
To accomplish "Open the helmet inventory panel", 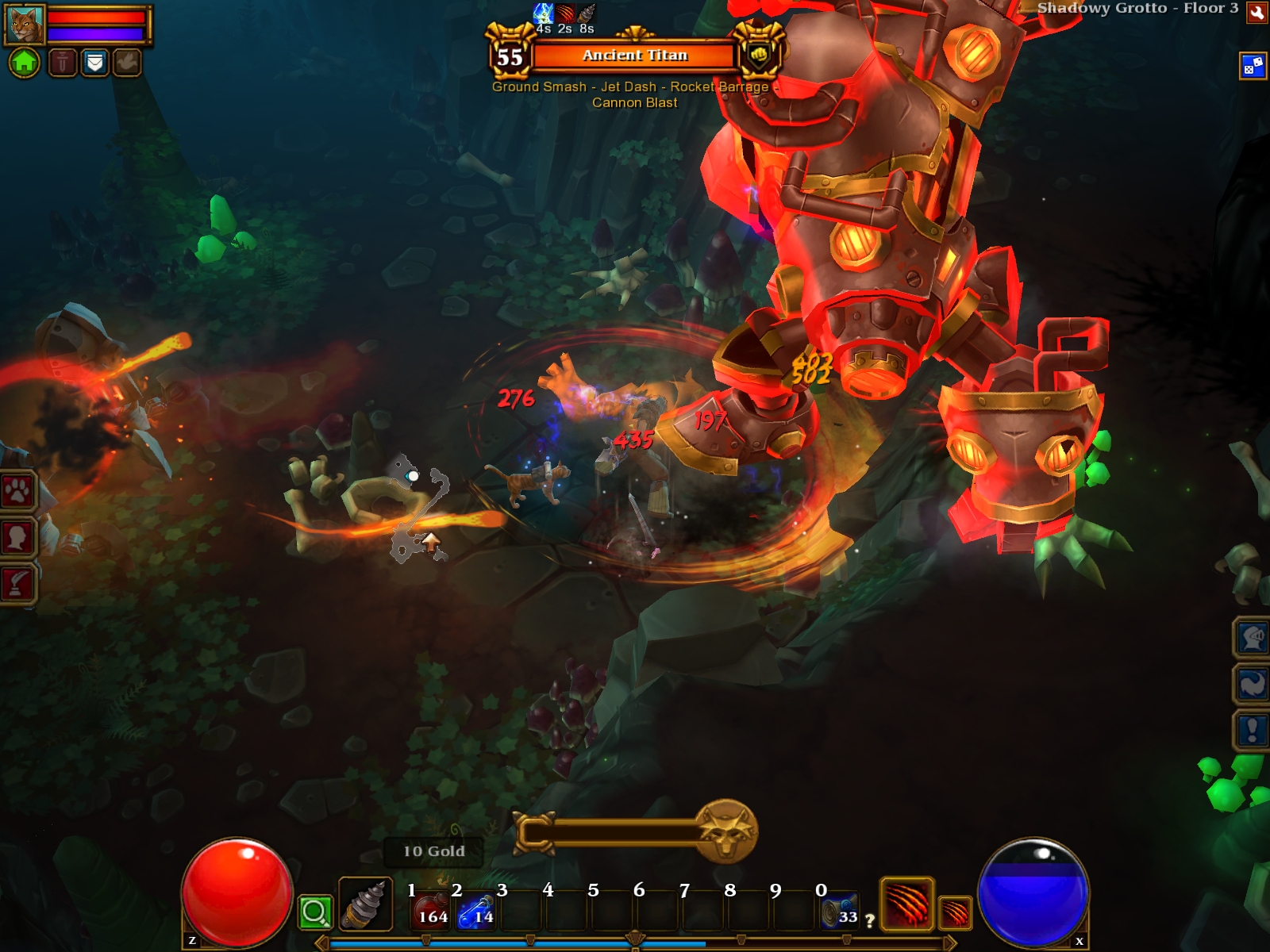I will pyautogui.click(x=1252, y=637).
